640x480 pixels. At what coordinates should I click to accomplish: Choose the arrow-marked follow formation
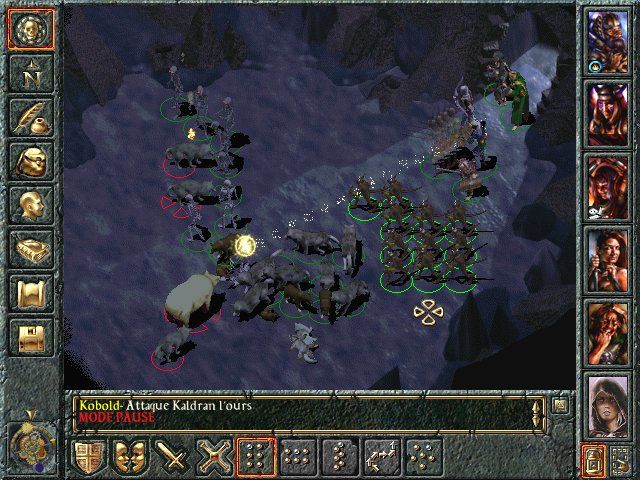coord(382,456)
